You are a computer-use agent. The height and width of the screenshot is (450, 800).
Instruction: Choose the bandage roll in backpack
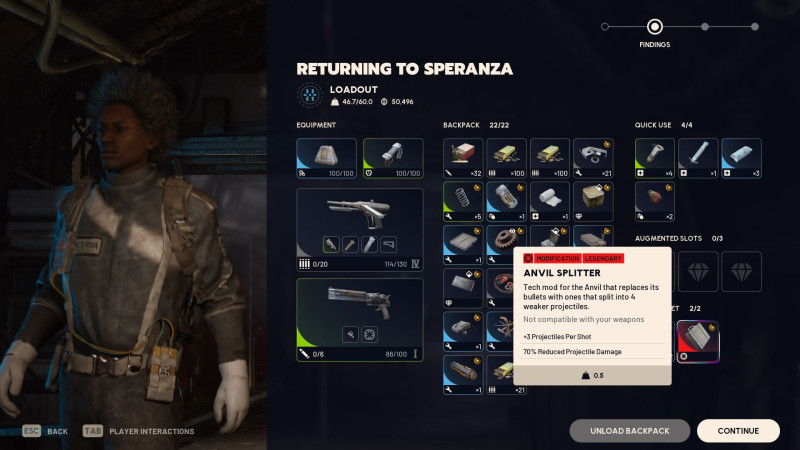coord(550,202)
